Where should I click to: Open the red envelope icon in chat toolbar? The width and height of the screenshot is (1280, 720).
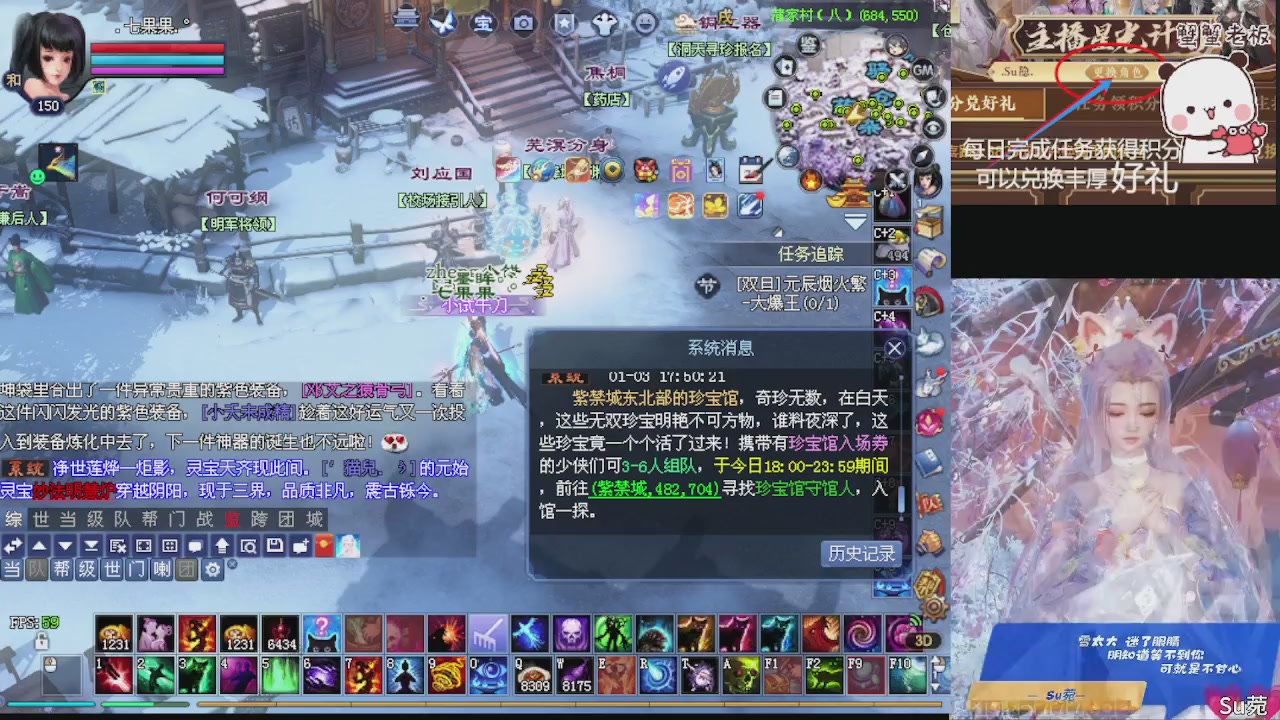pyautogui.click(x=323, y=545)
